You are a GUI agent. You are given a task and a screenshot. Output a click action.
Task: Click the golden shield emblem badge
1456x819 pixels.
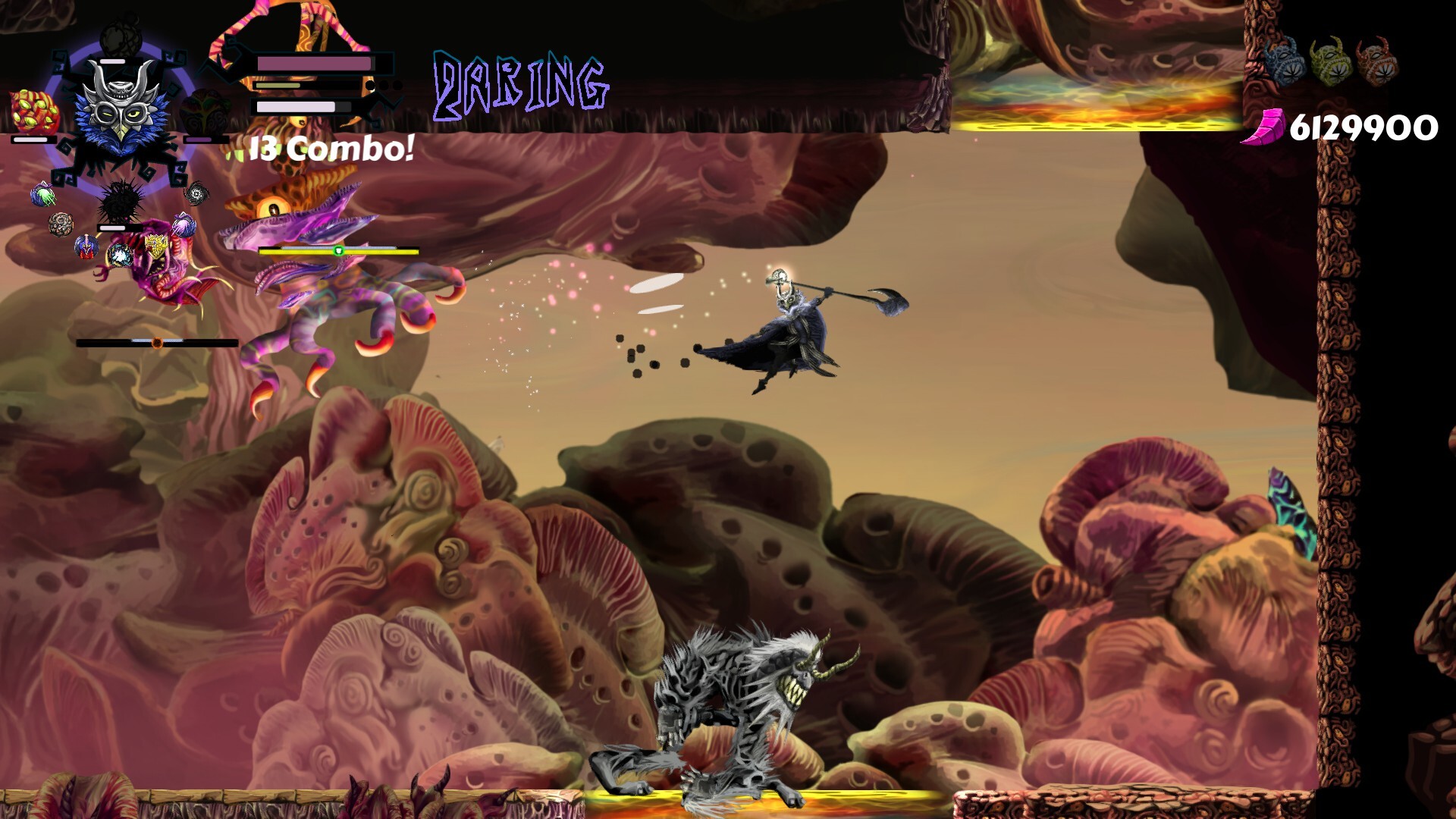pyautogui.click(x=156, y=247)
